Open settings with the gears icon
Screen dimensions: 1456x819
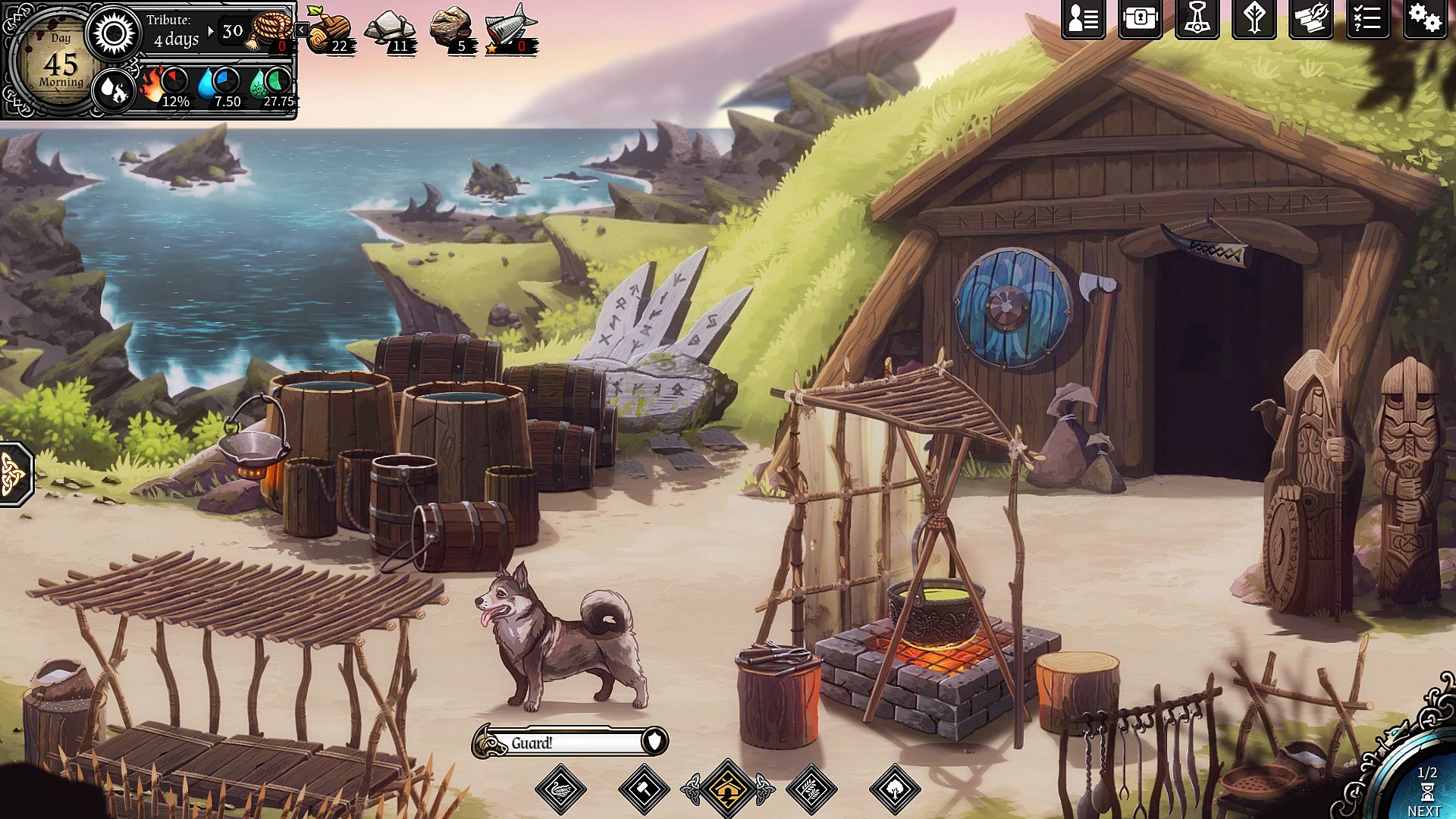click(x=1424, y=20)
